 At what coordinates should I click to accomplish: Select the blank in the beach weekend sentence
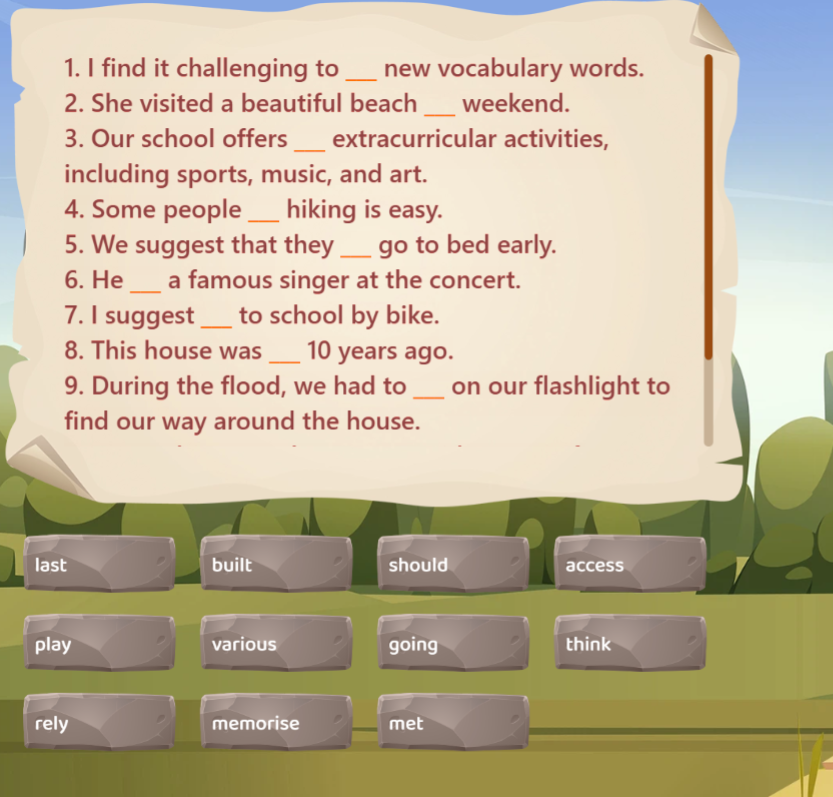point(440,107)
